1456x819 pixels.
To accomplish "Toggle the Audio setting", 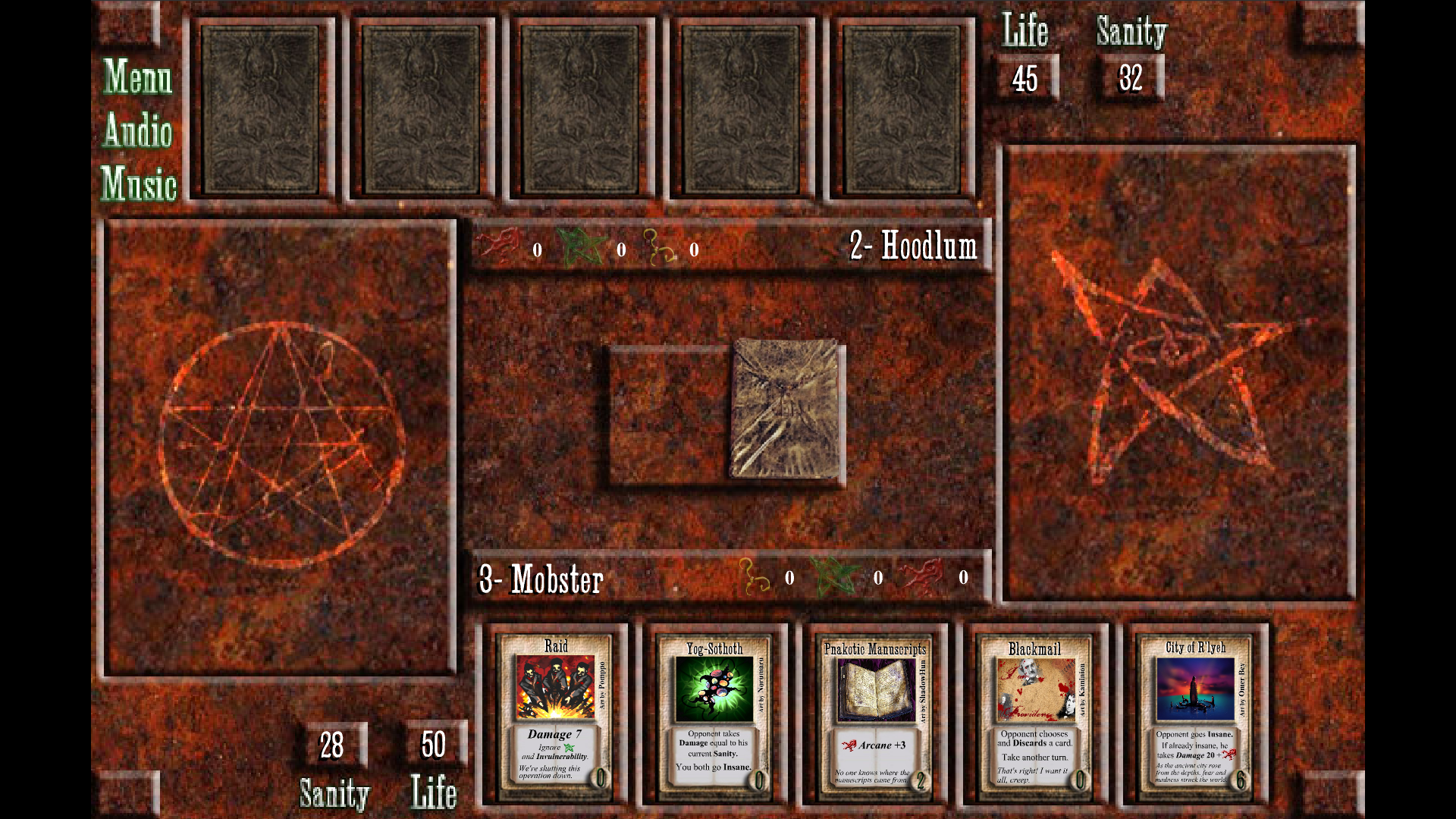I will coord(138,130).
